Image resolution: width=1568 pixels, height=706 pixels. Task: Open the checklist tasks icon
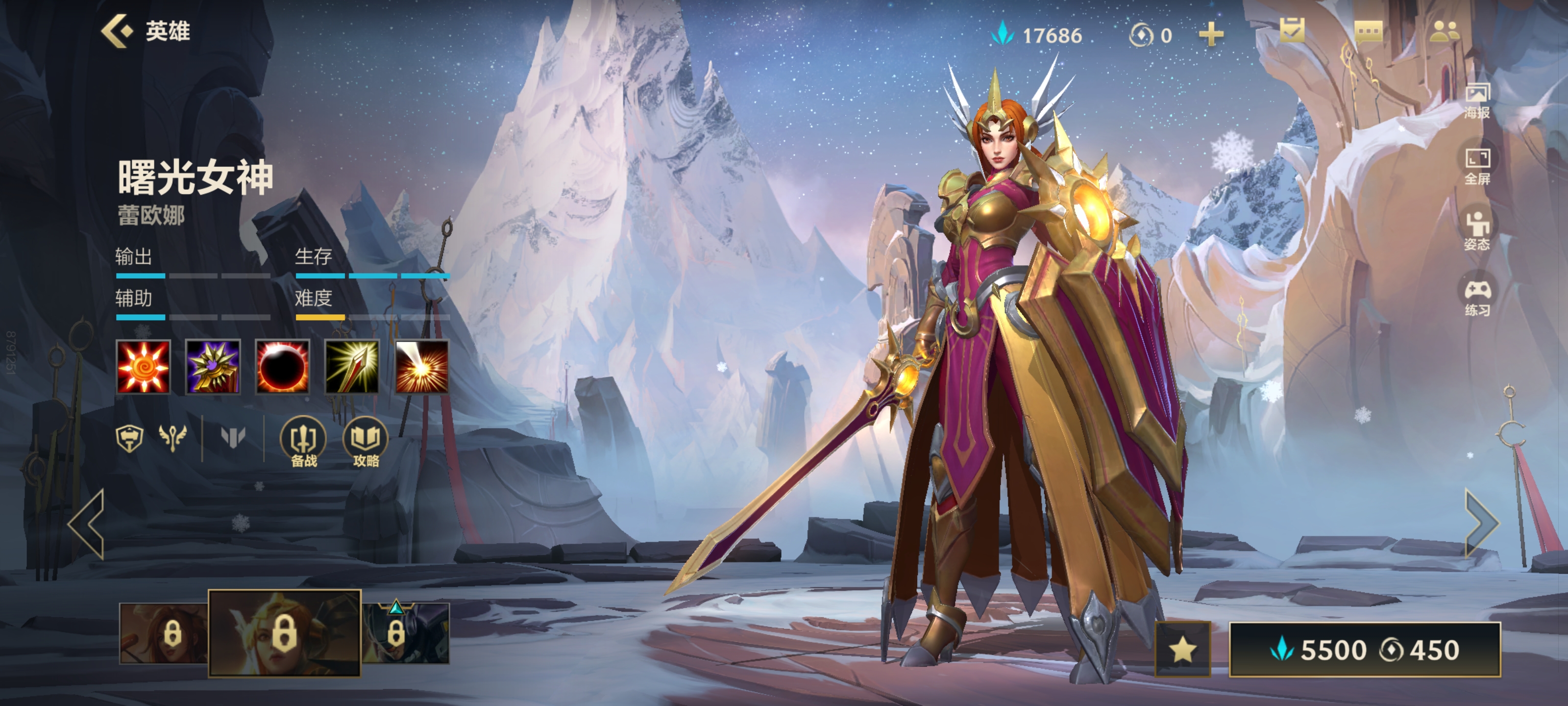[x=1292, y=31]
